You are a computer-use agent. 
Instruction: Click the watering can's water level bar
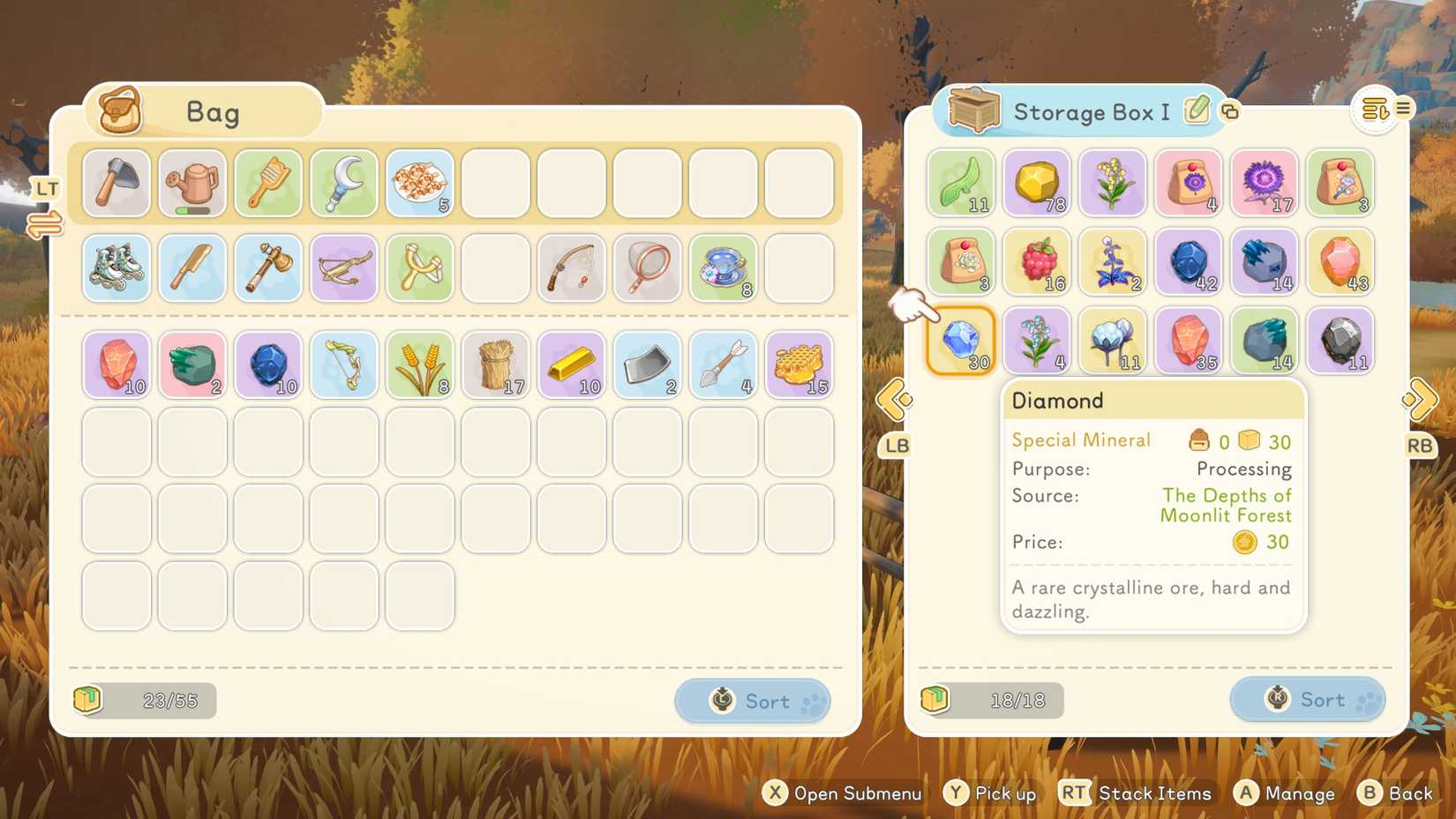(191, 210)
